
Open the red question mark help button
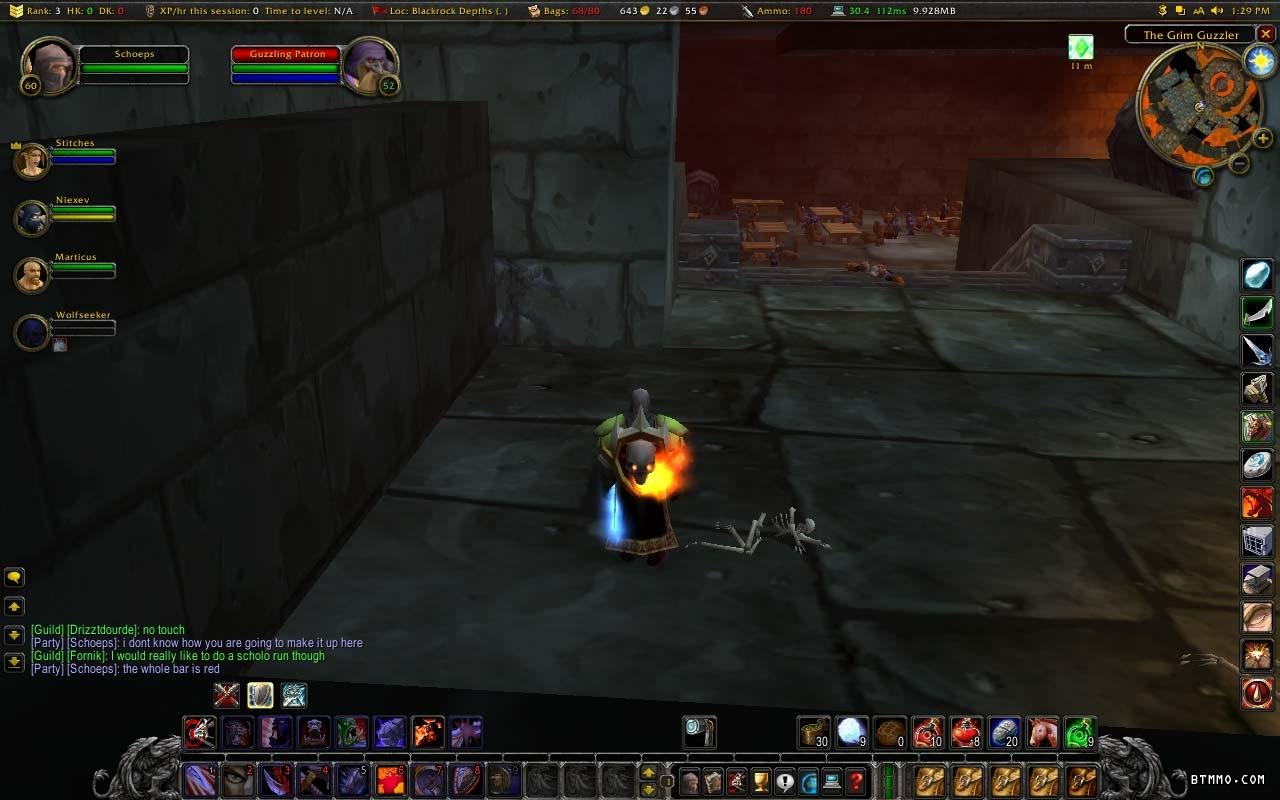tap(857, 781)
